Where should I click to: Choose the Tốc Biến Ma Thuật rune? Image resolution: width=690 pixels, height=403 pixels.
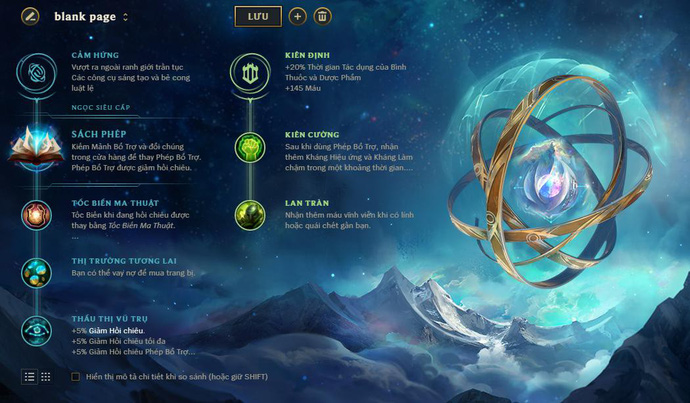click(36, 214)
